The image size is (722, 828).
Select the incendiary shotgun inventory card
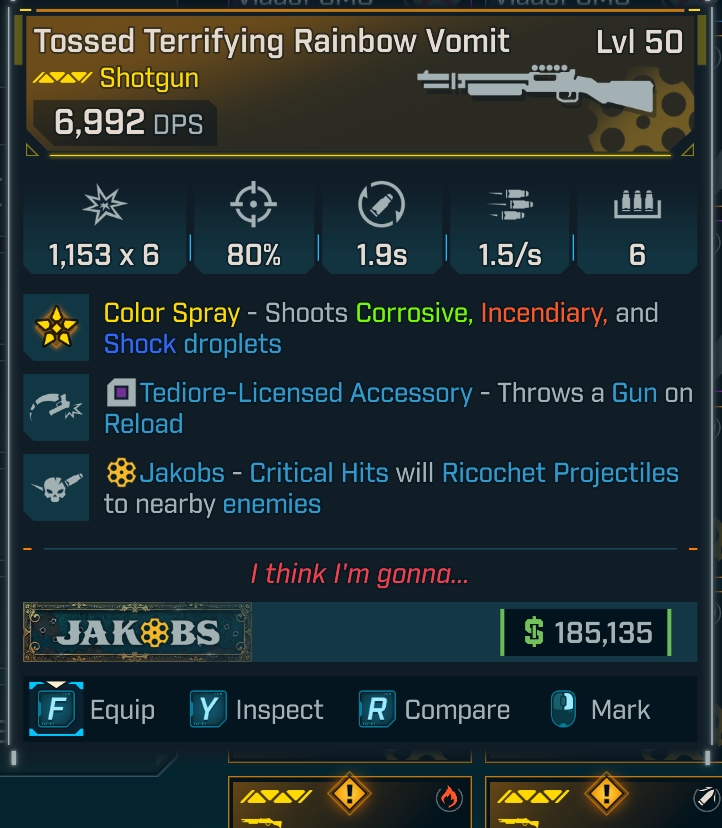[x=350, y=803]
